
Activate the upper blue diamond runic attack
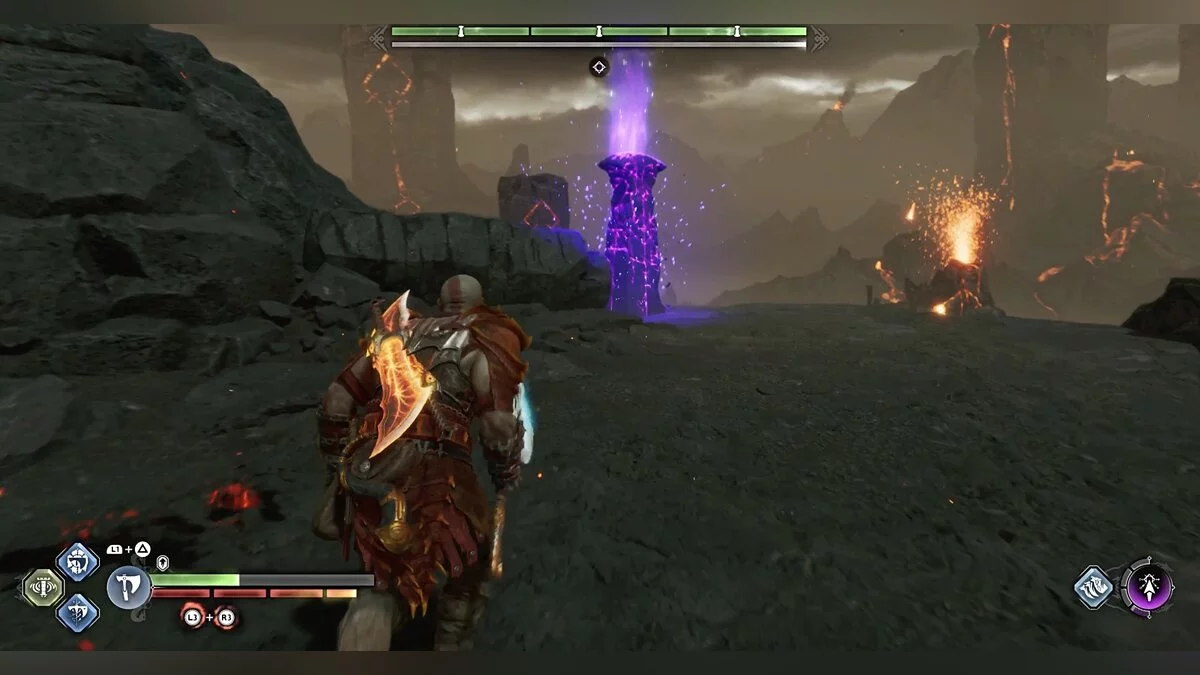coord(77,561)
